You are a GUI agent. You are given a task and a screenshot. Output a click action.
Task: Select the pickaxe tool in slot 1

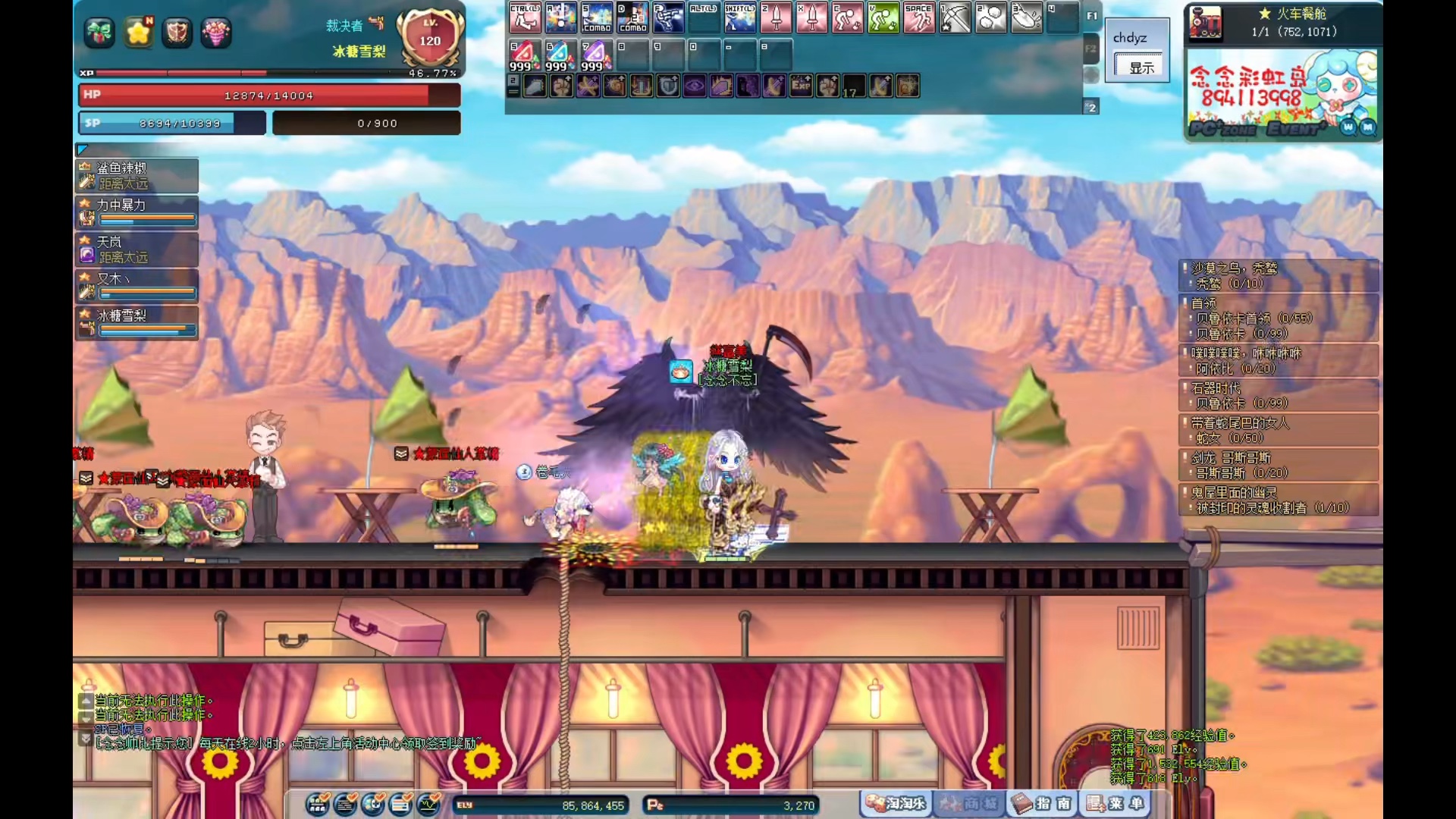coord(955,17)
